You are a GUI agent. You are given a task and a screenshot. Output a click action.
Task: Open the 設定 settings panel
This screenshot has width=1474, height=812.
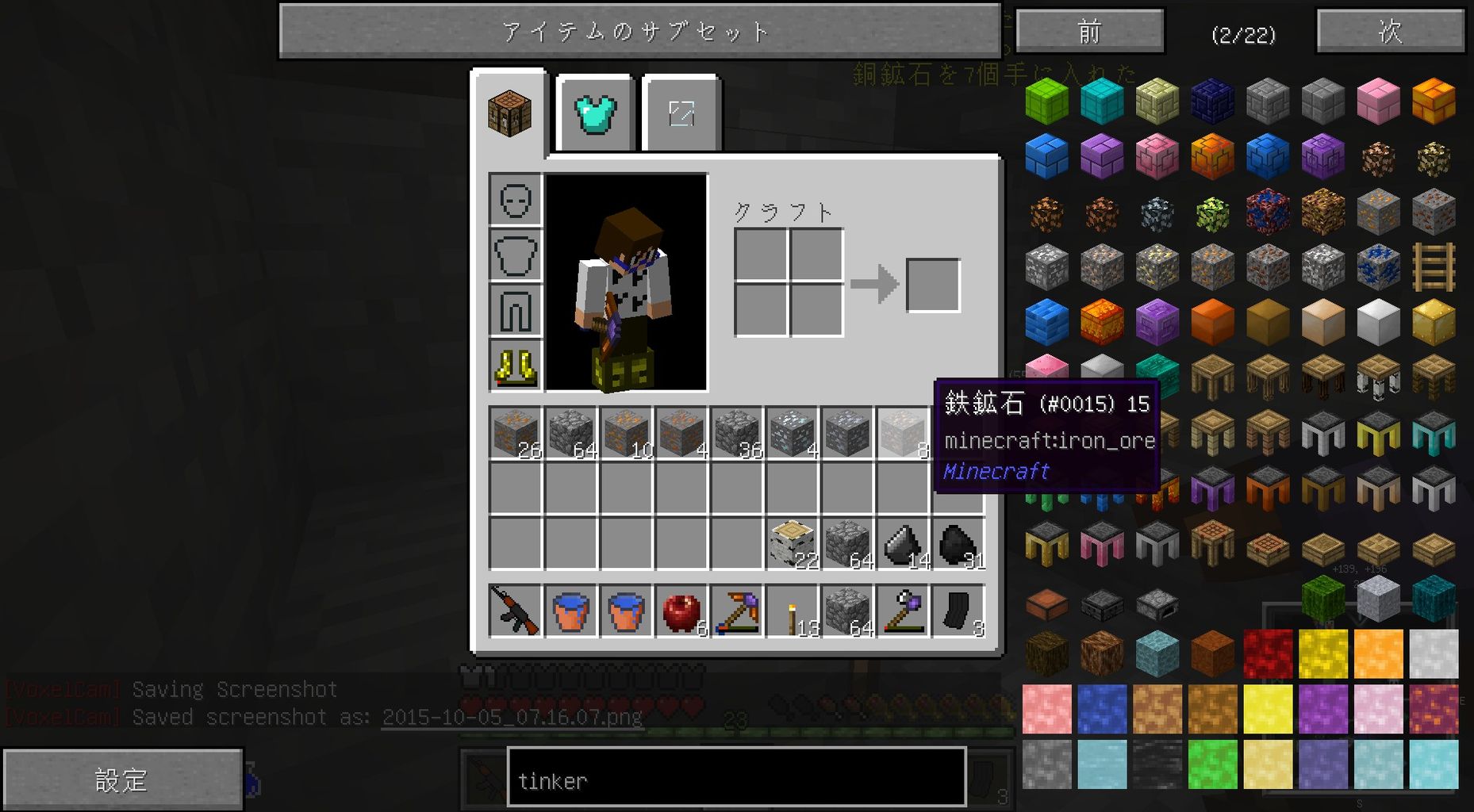123,779
